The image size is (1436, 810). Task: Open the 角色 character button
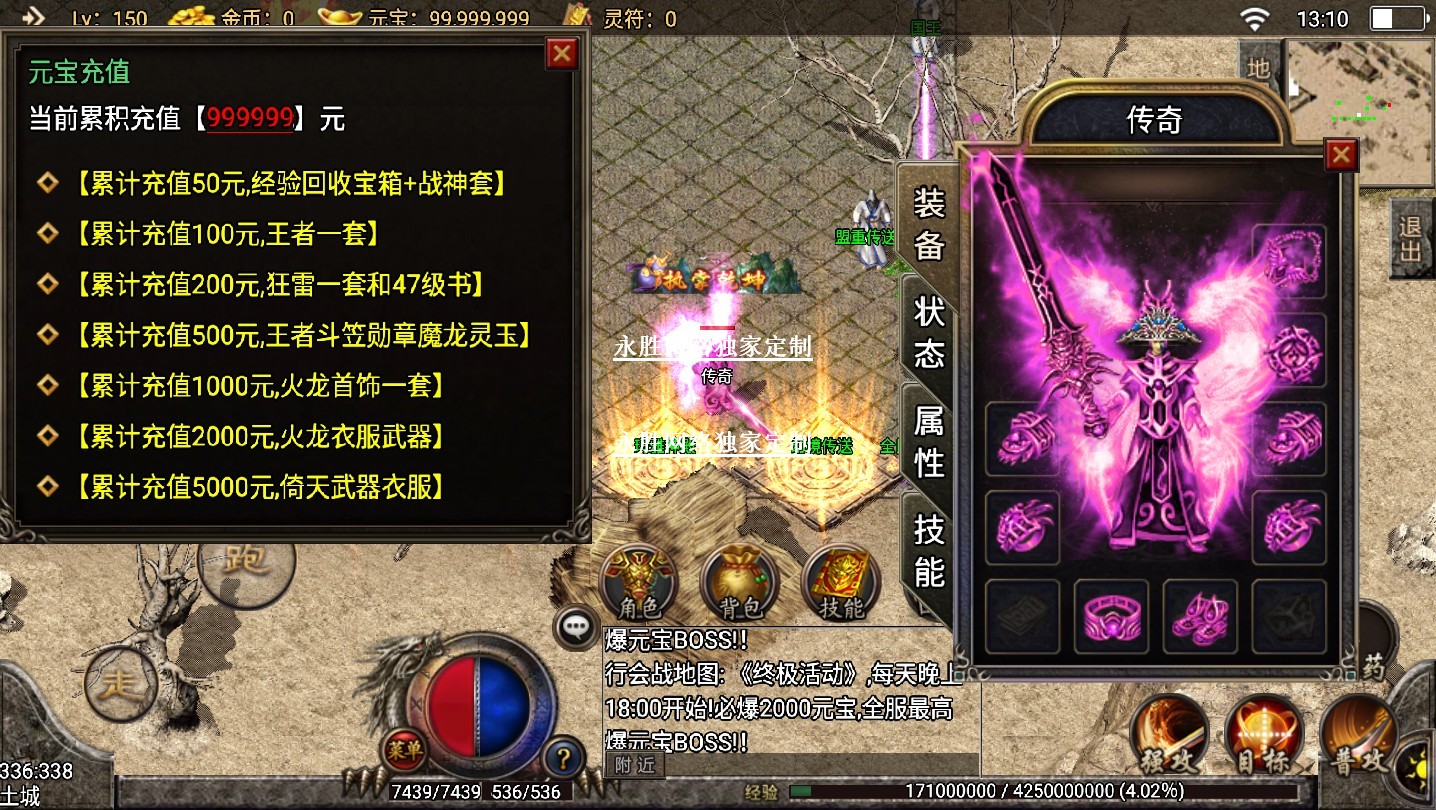(x=639, y=583)
